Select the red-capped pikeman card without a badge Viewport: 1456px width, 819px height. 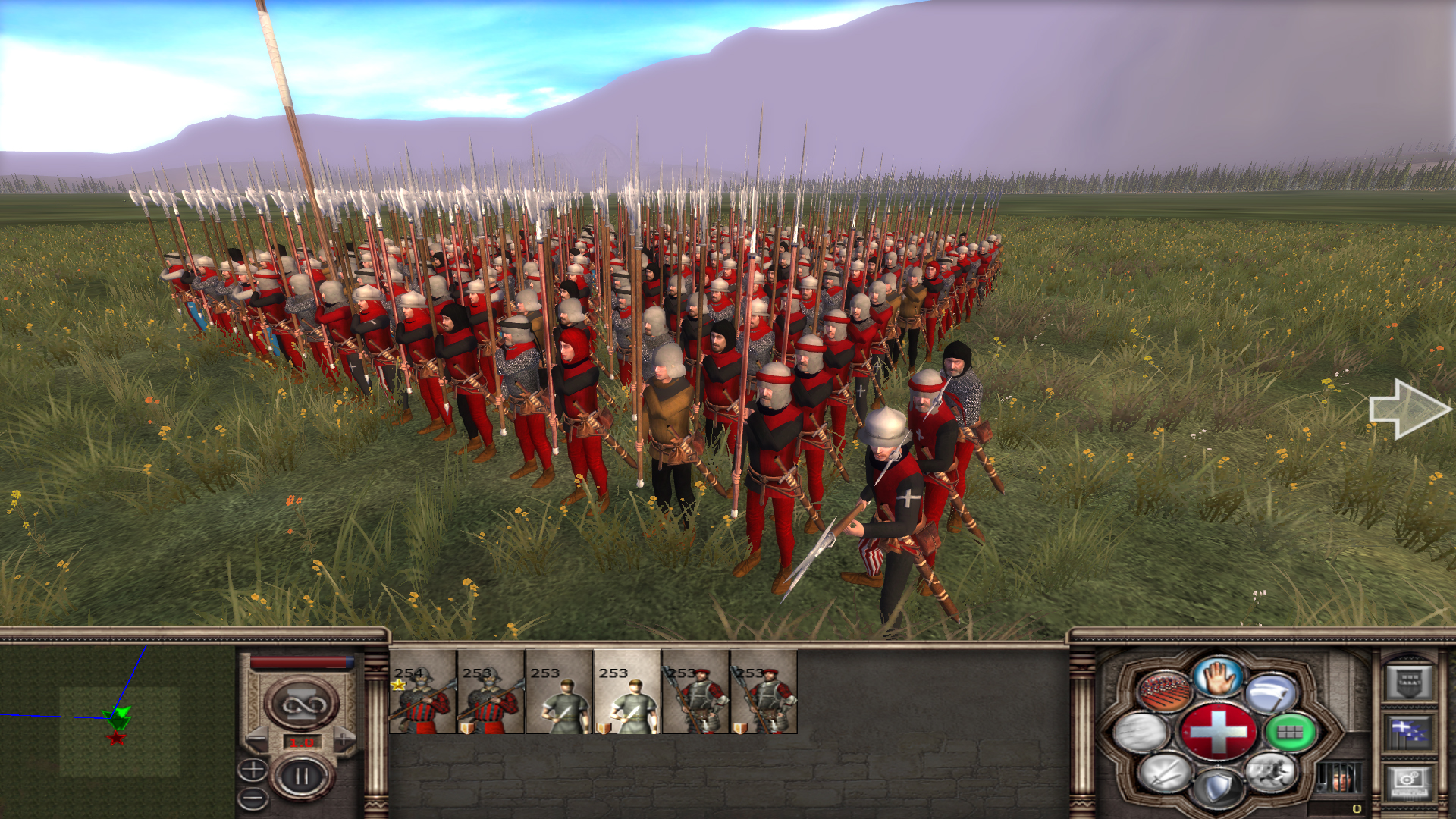pyautogui.click(x=695, y=692)
